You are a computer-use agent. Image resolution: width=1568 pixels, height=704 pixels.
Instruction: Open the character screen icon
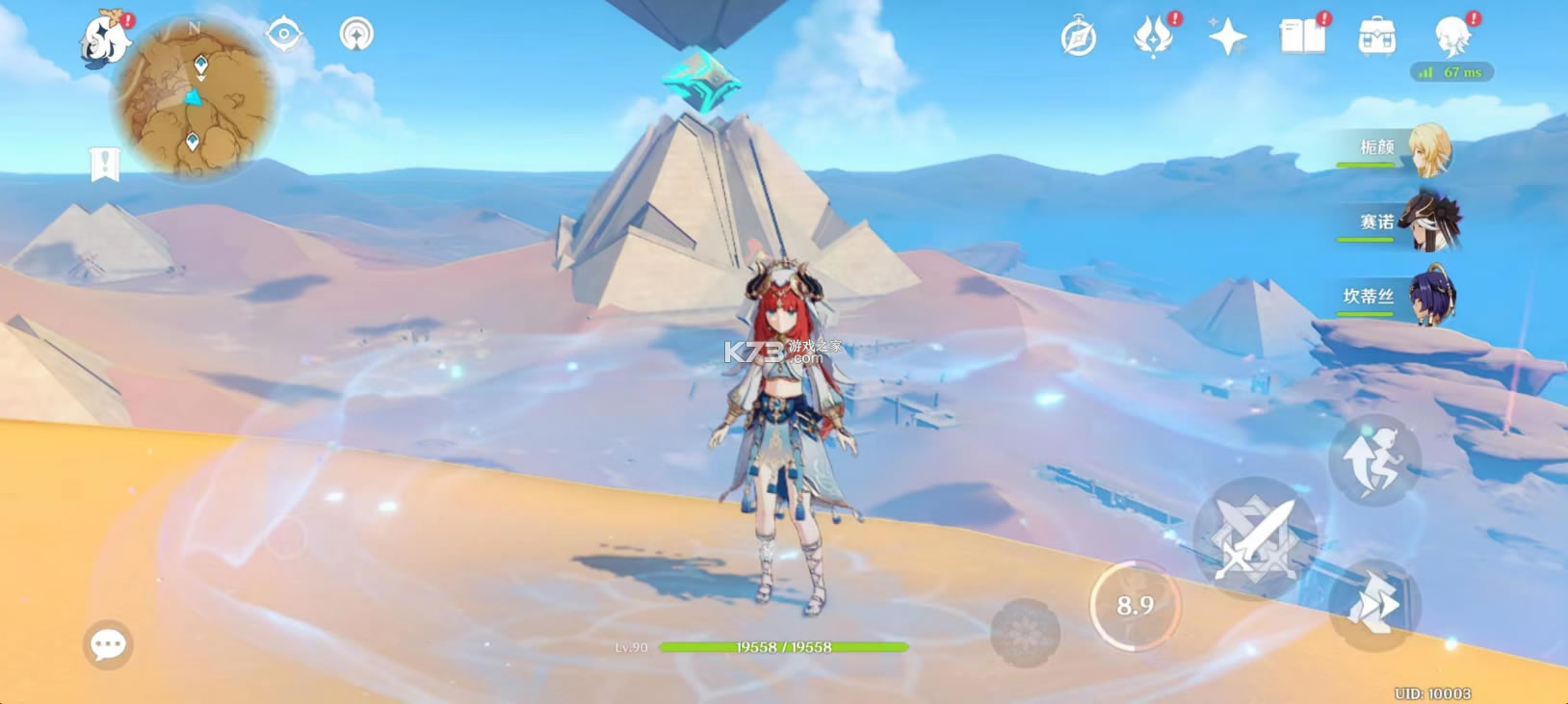point(1451,39)
